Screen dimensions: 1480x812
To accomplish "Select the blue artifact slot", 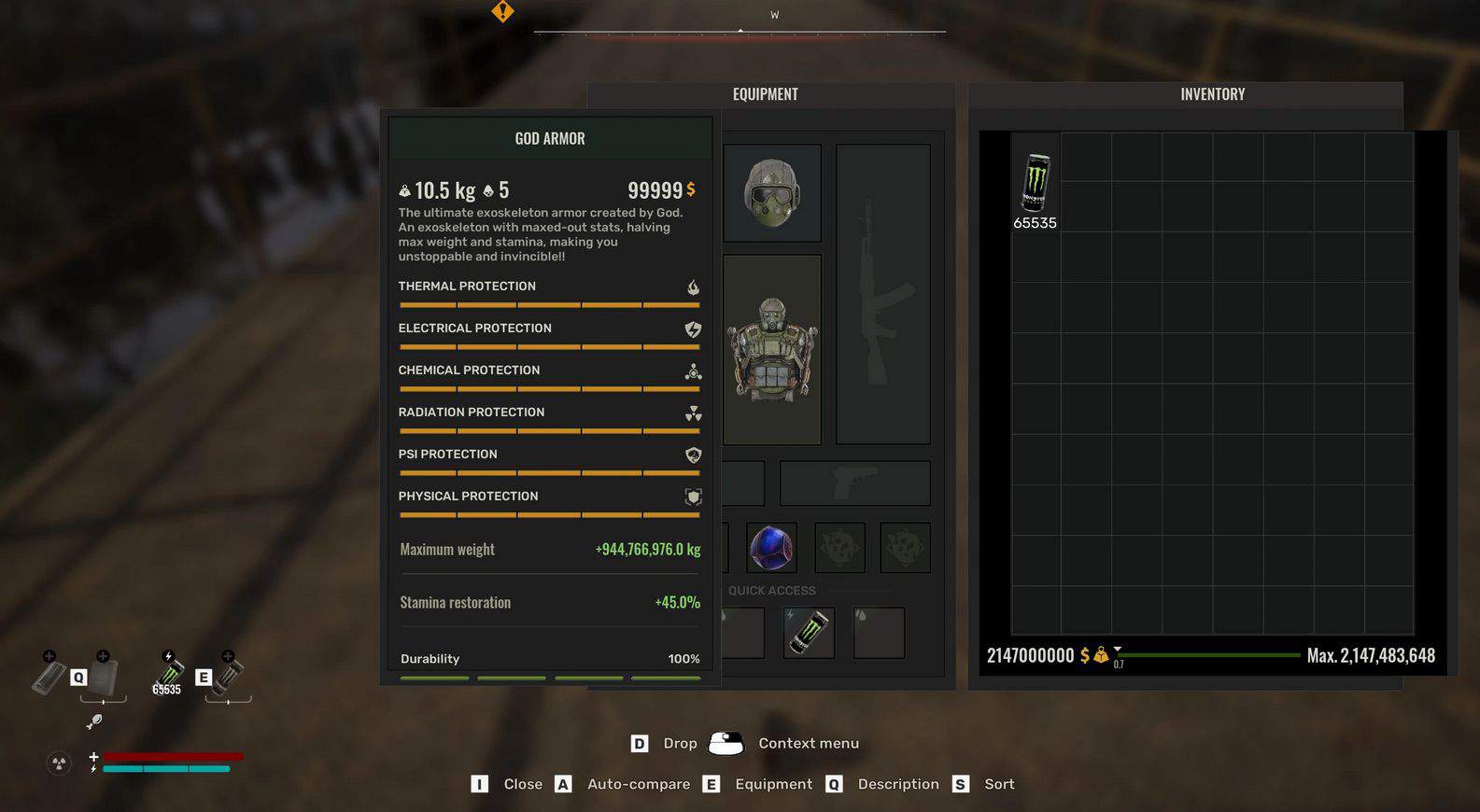I will [771, 548].
